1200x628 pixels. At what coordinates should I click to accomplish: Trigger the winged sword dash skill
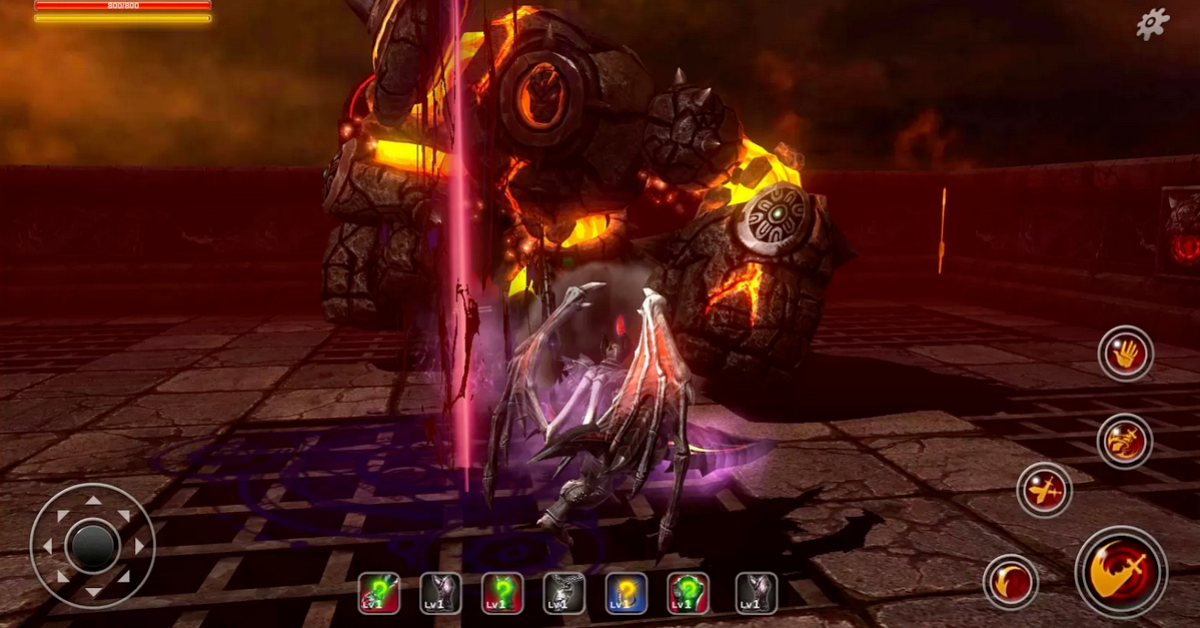(x=1044, y=490)
